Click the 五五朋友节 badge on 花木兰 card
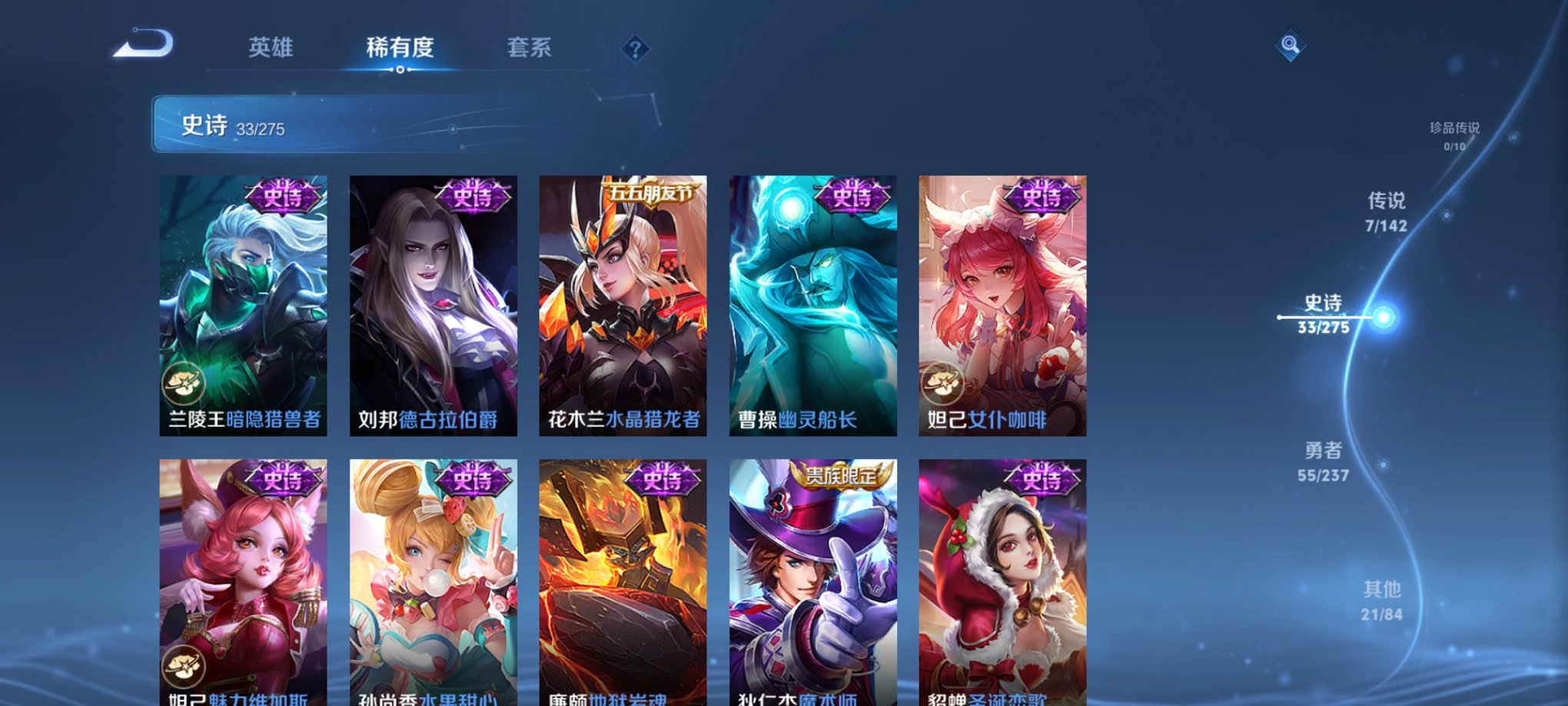The height and width of the screenshot is (706, 1568). click(649, 194)
